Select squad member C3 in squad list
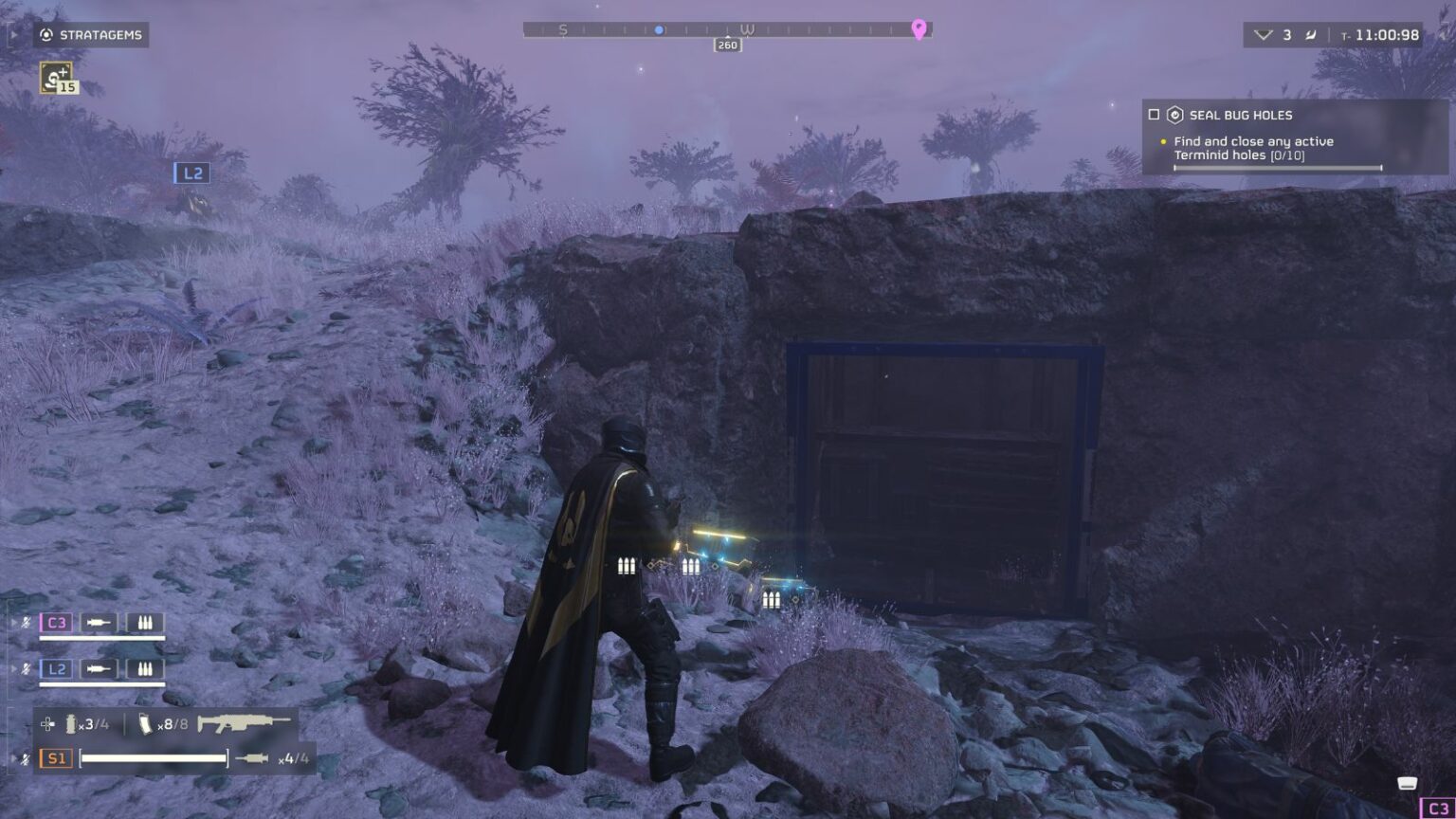Screen dimensions: 1456x819 point(56,623)
